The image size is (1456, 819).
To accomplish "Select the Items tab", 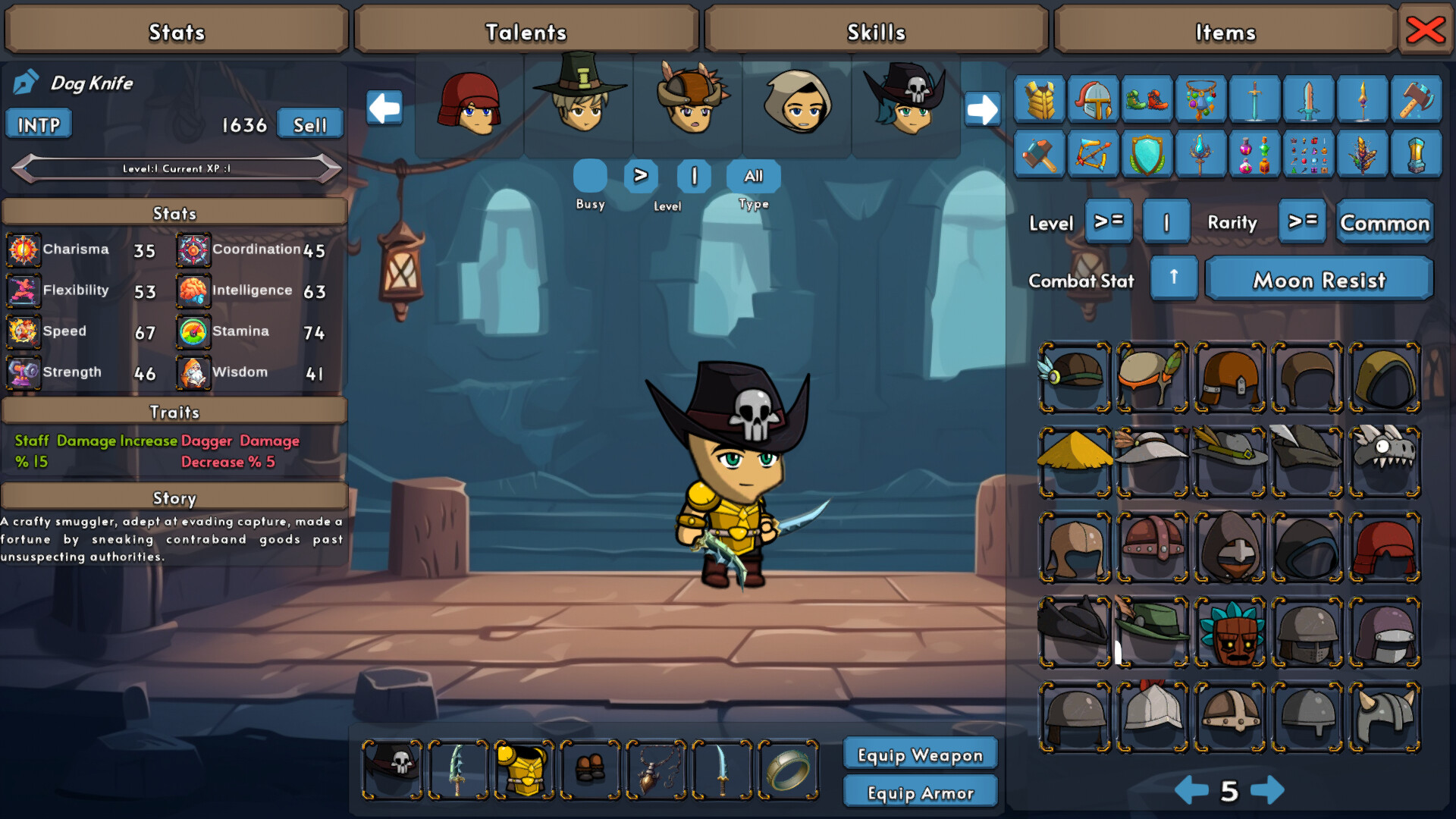I will 1225,32.
